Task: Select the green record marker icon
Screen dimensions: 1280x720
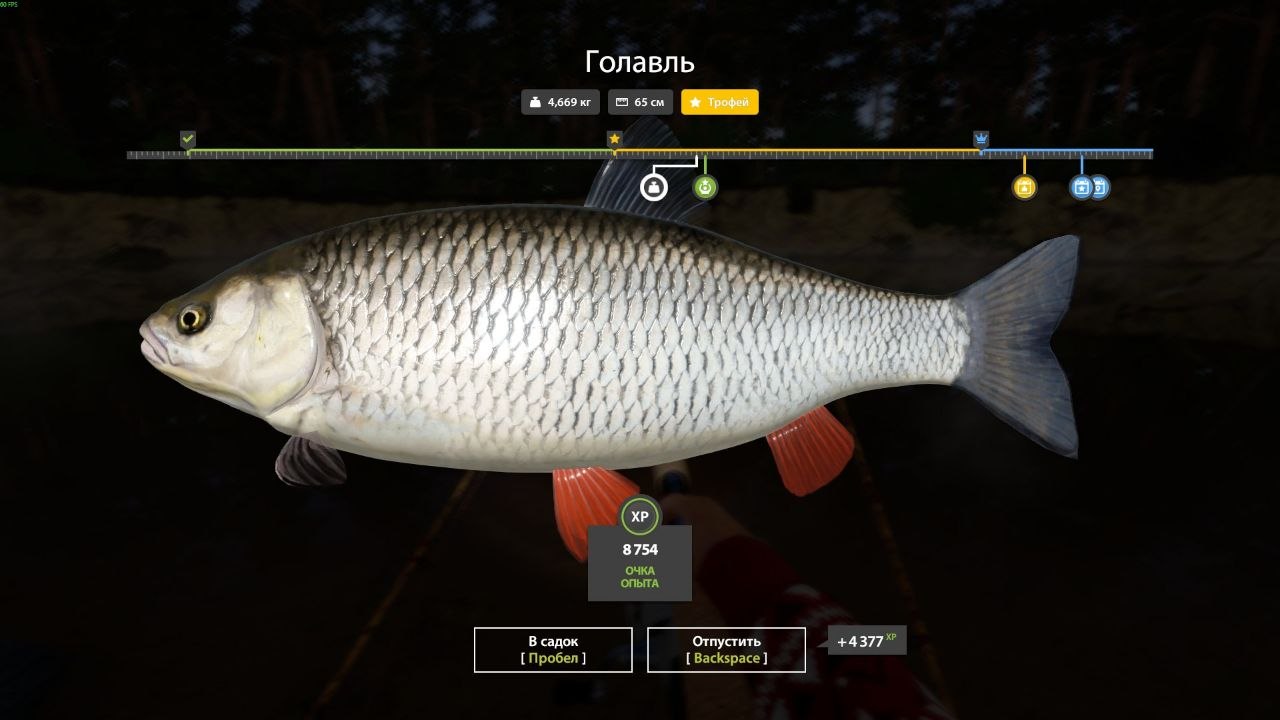Action: 705,187
